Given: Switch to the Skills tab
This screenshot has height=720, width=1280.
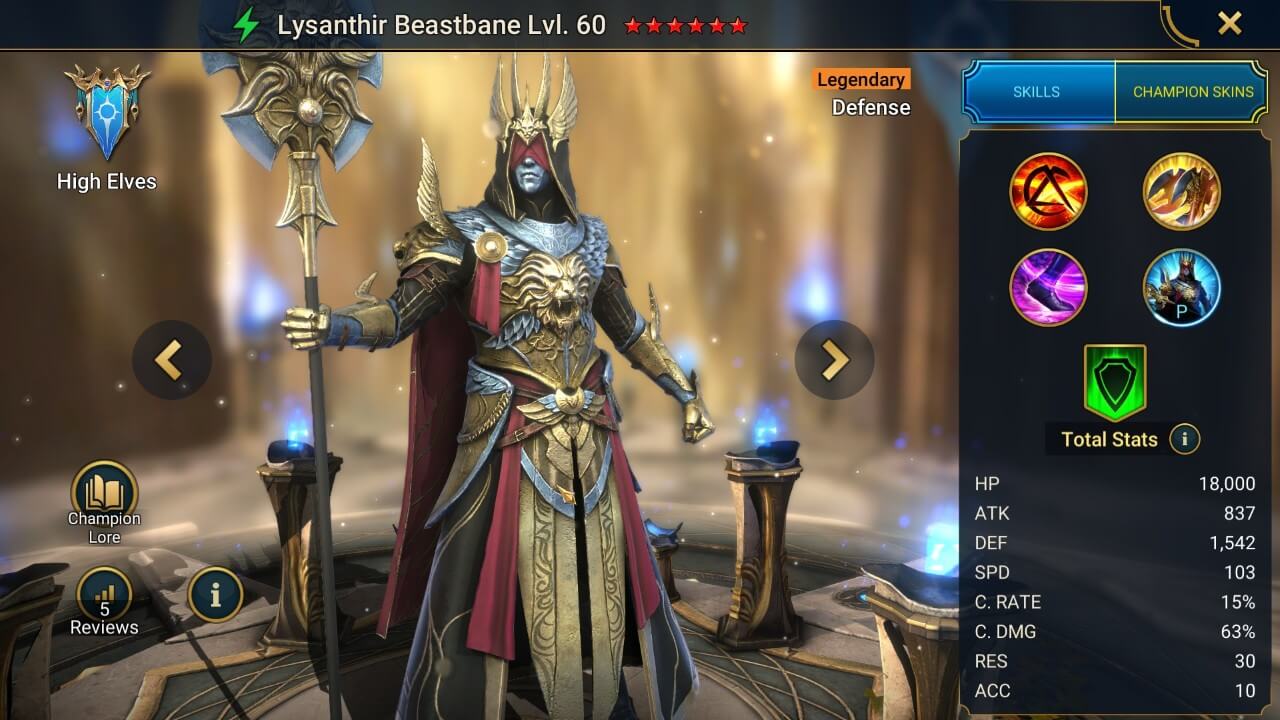Looking at the screenshot, I should click(1037, 91).
